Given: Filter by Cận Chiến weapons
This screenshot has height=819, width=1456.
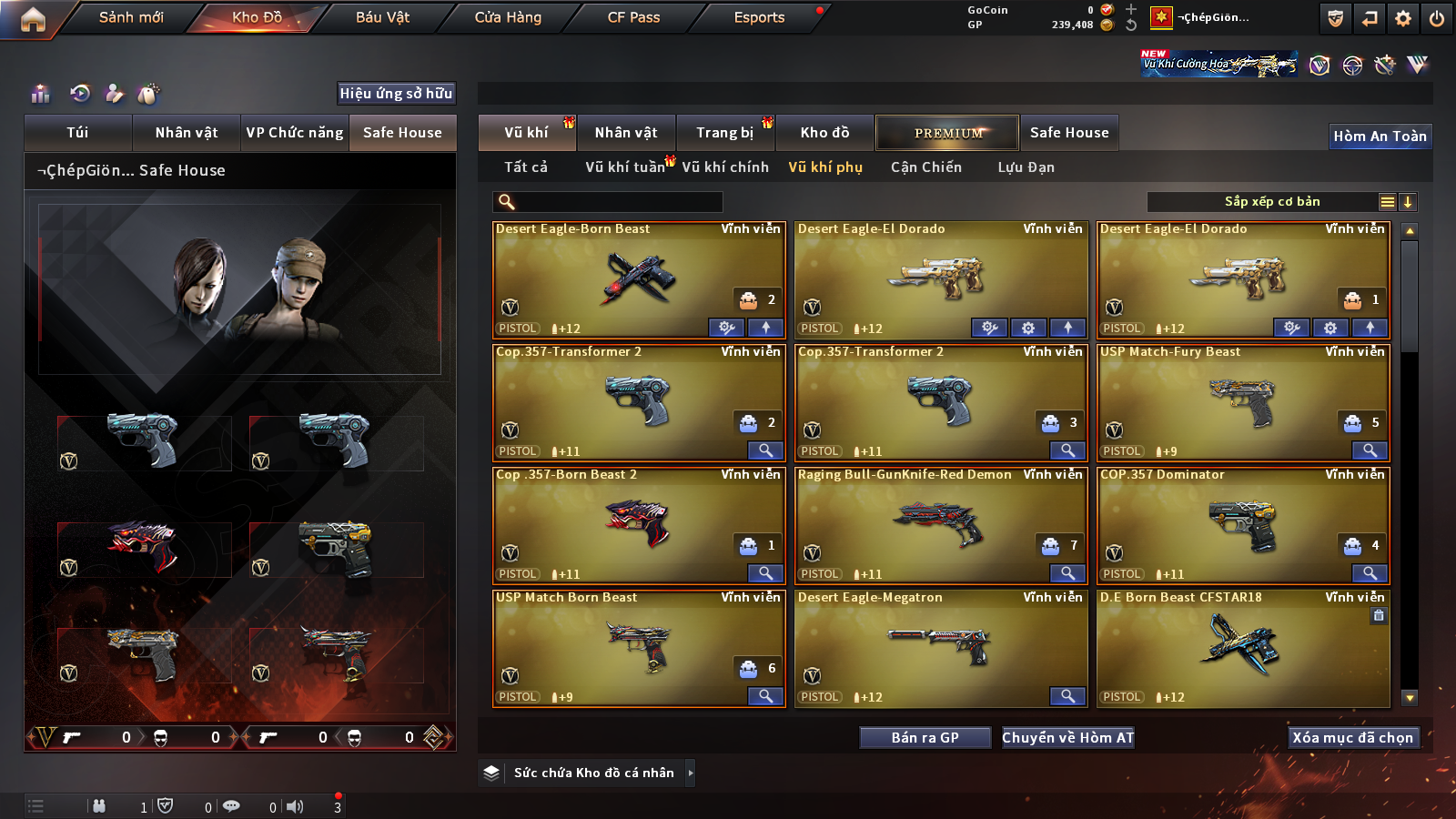Looking at the screenshot, I should 926,167.
